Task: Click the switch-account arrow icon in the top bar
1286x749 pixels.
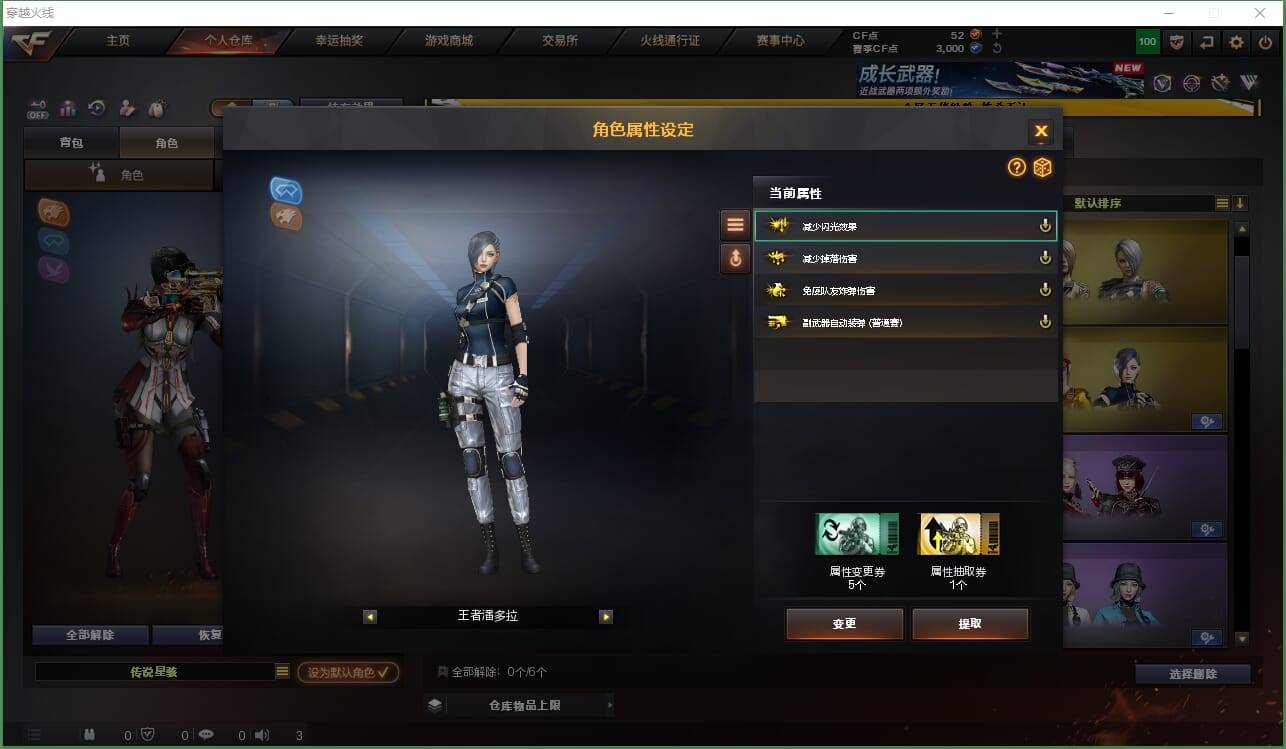Action: [x=1206, y=41]
